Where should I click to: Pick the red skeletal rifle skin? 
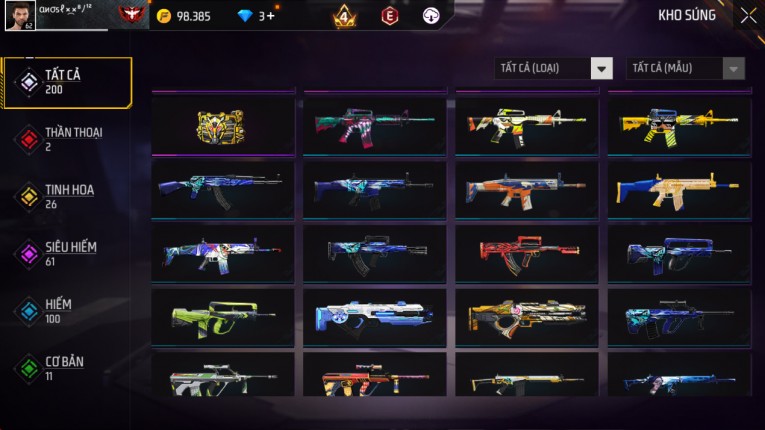(x=527, y=252)
